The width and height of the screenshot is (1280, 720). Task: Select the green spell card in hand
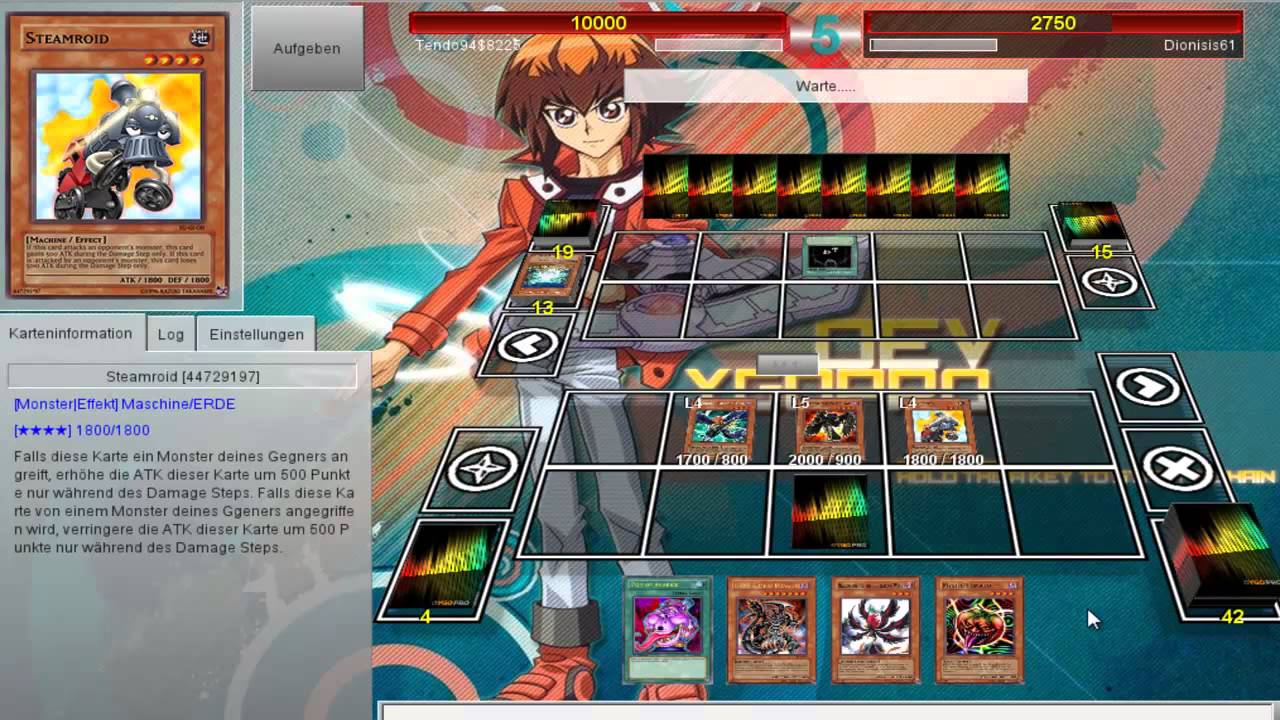point(667,628)
